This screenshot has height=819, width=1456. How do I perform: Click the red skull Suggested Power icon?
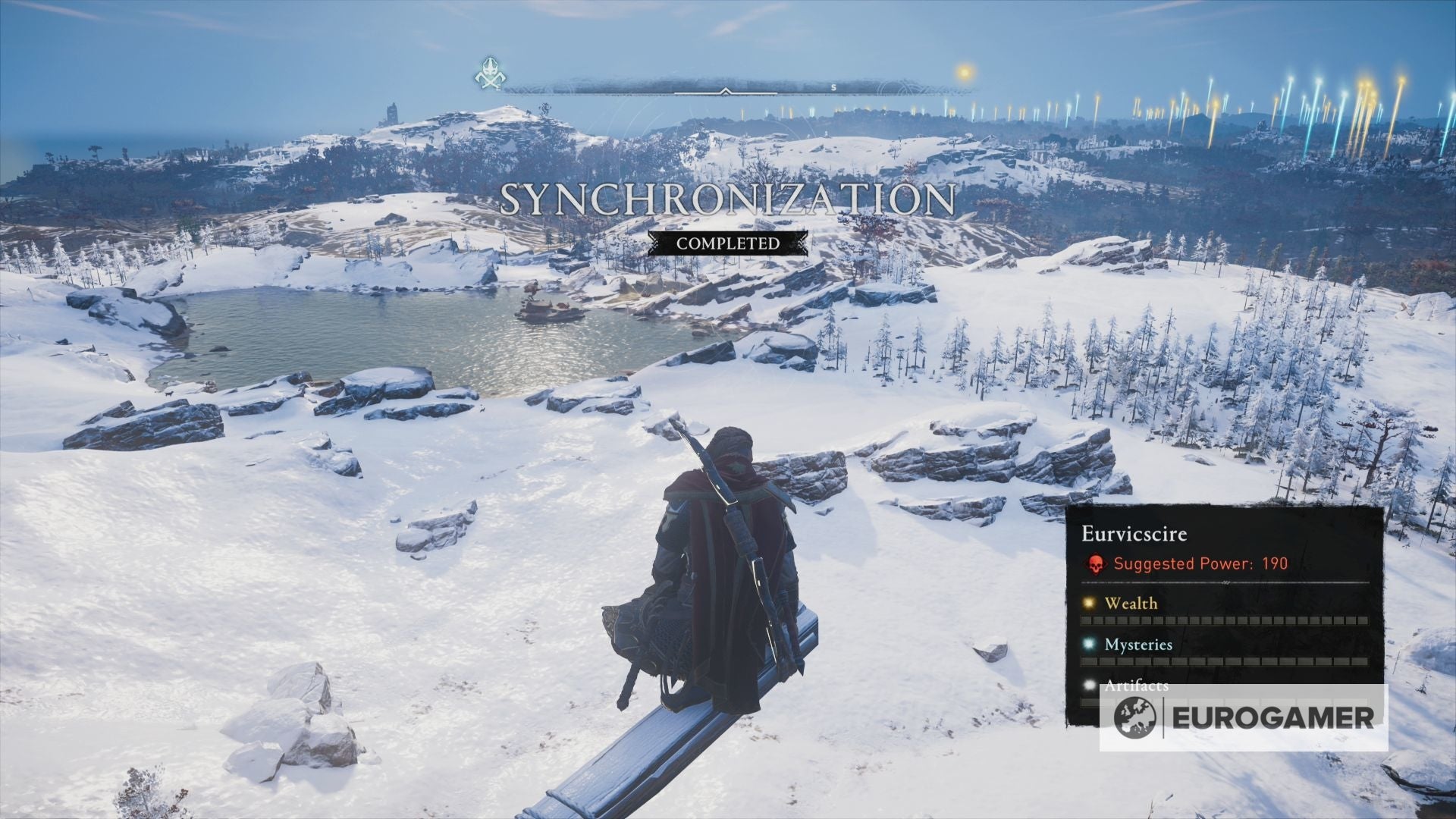tap(1095, 564)
